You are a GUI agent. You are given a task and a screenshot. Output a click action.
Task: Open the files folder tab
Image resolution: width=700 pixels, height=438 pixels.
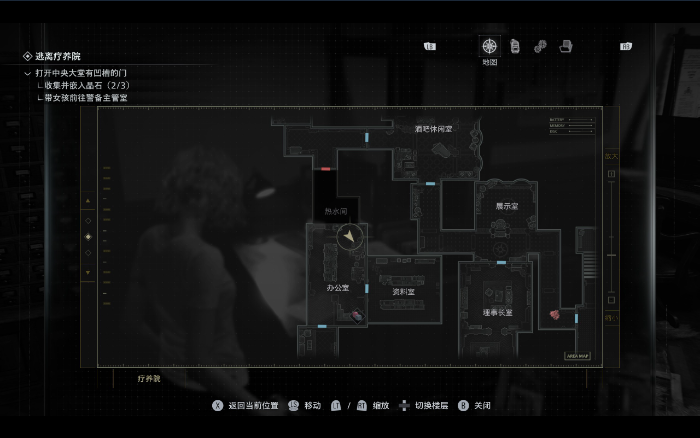pos(565,46)
